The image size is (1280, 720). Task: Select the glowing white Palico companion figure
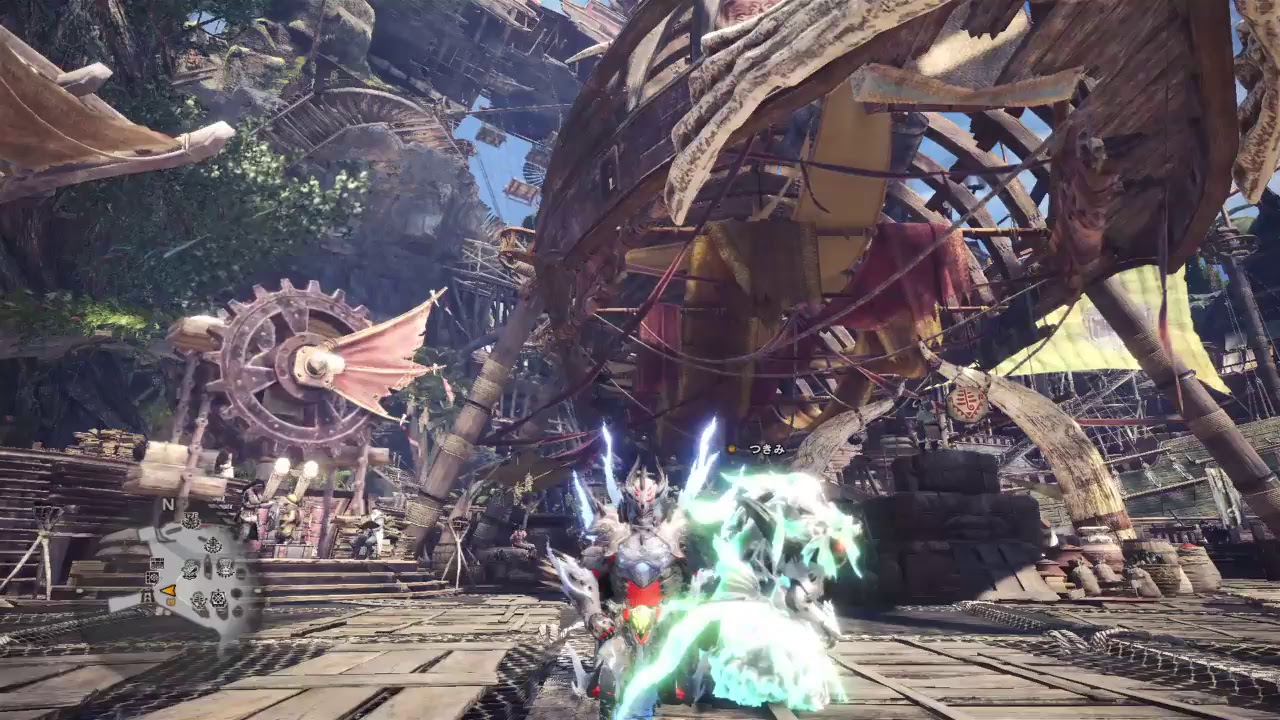point(790,560)
